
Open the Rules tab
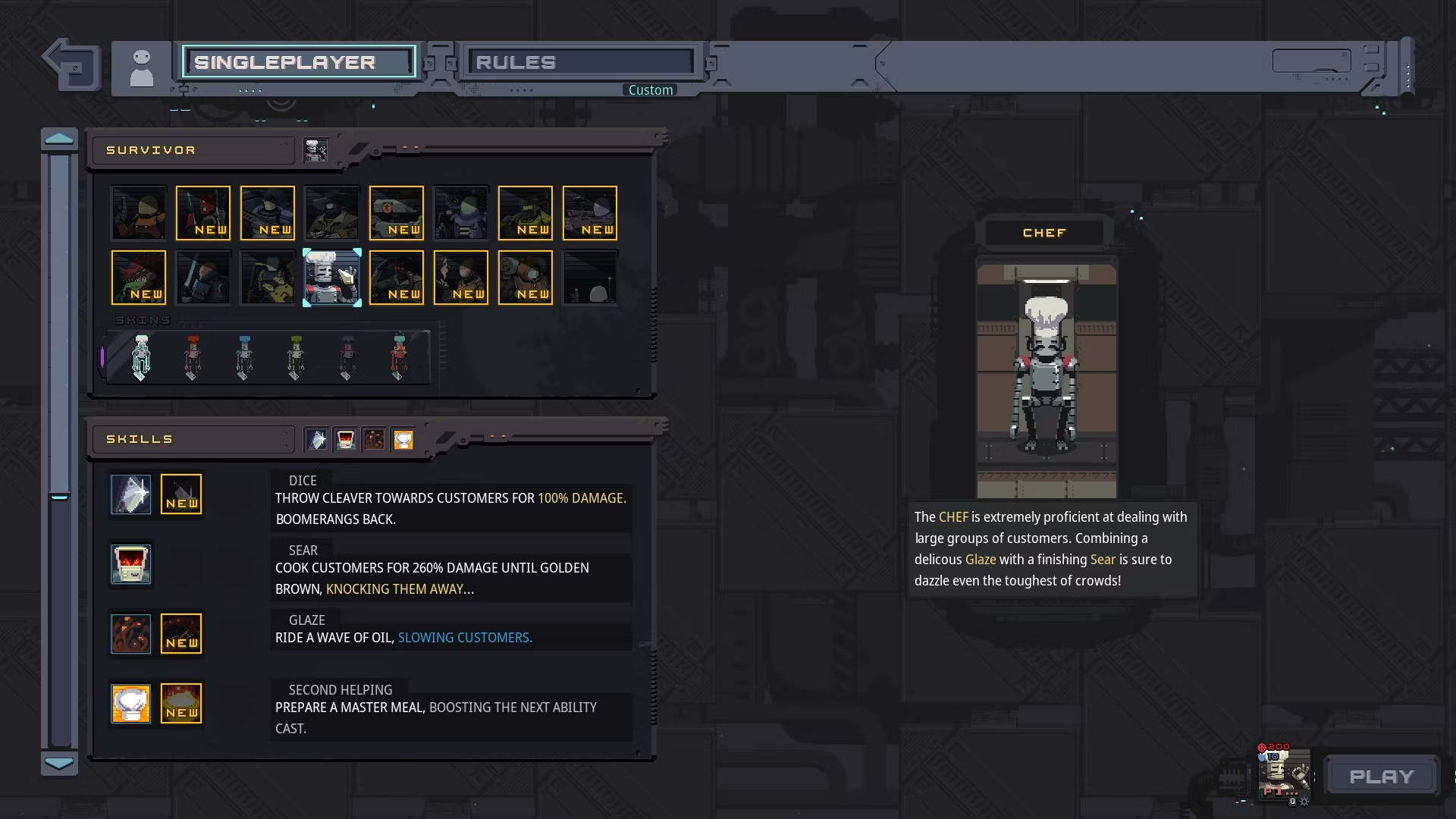(581, 62)
